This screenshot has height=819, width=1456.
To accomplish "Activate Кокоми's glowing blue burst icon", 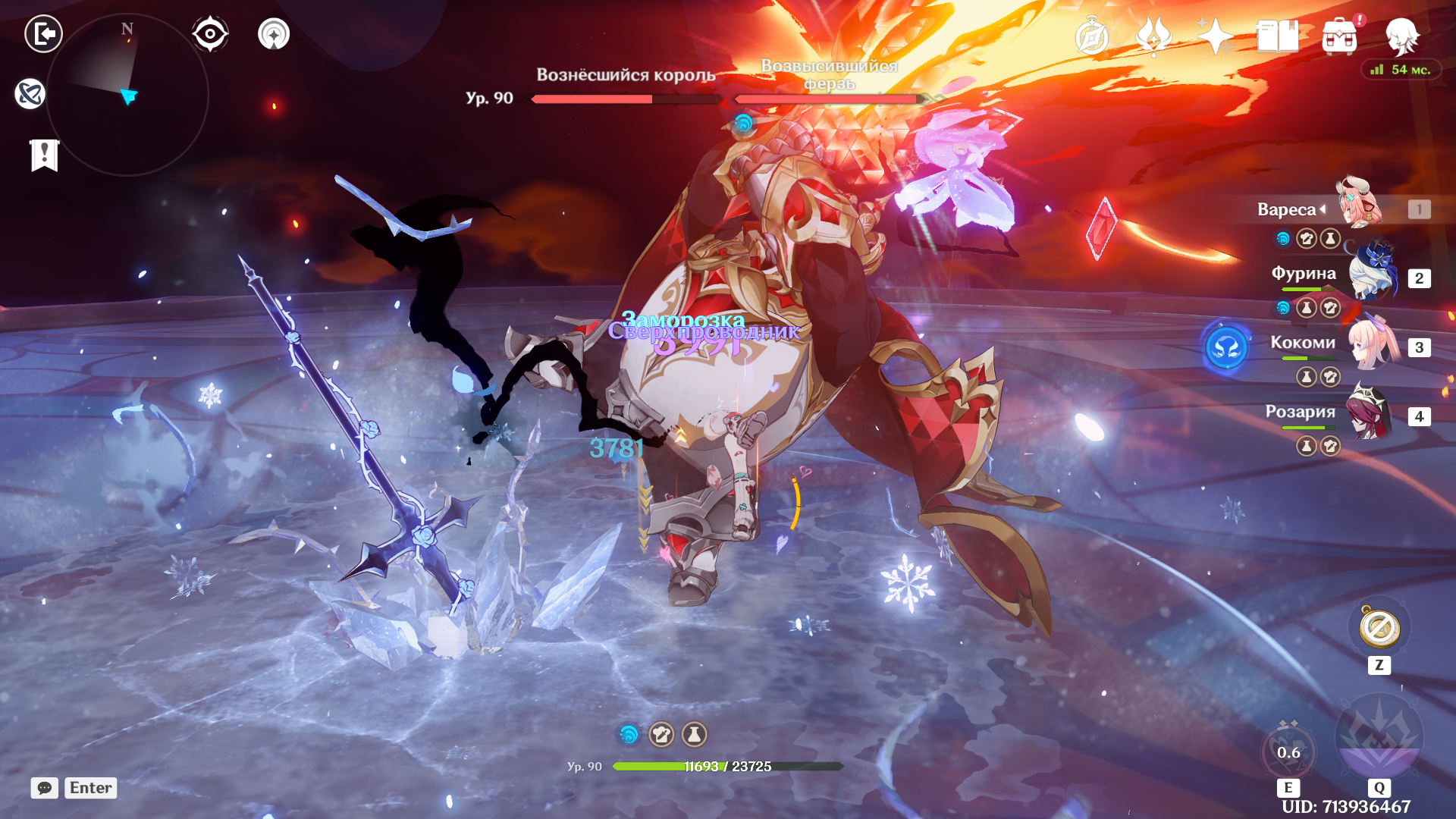I will [1226, 349].
